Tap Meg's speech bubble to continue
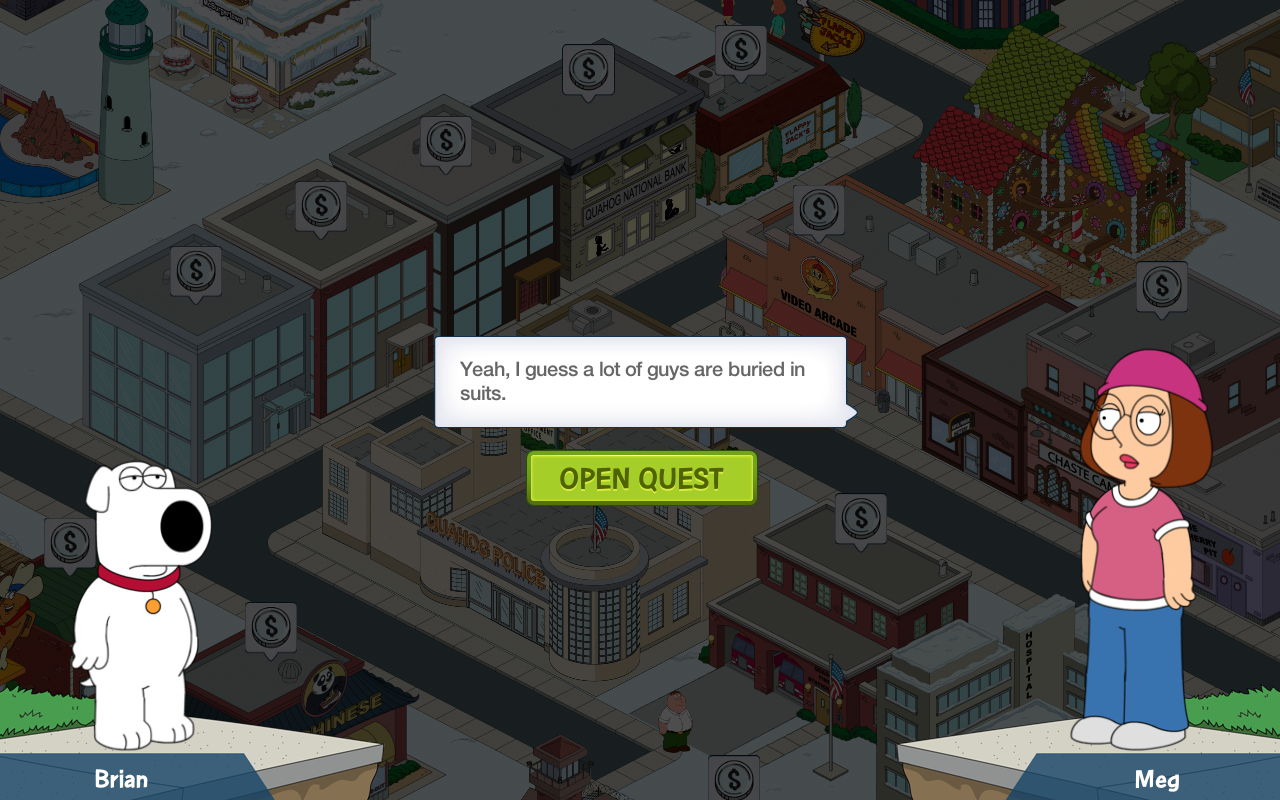Viewport: 1280px width, 800px height. 640,381
